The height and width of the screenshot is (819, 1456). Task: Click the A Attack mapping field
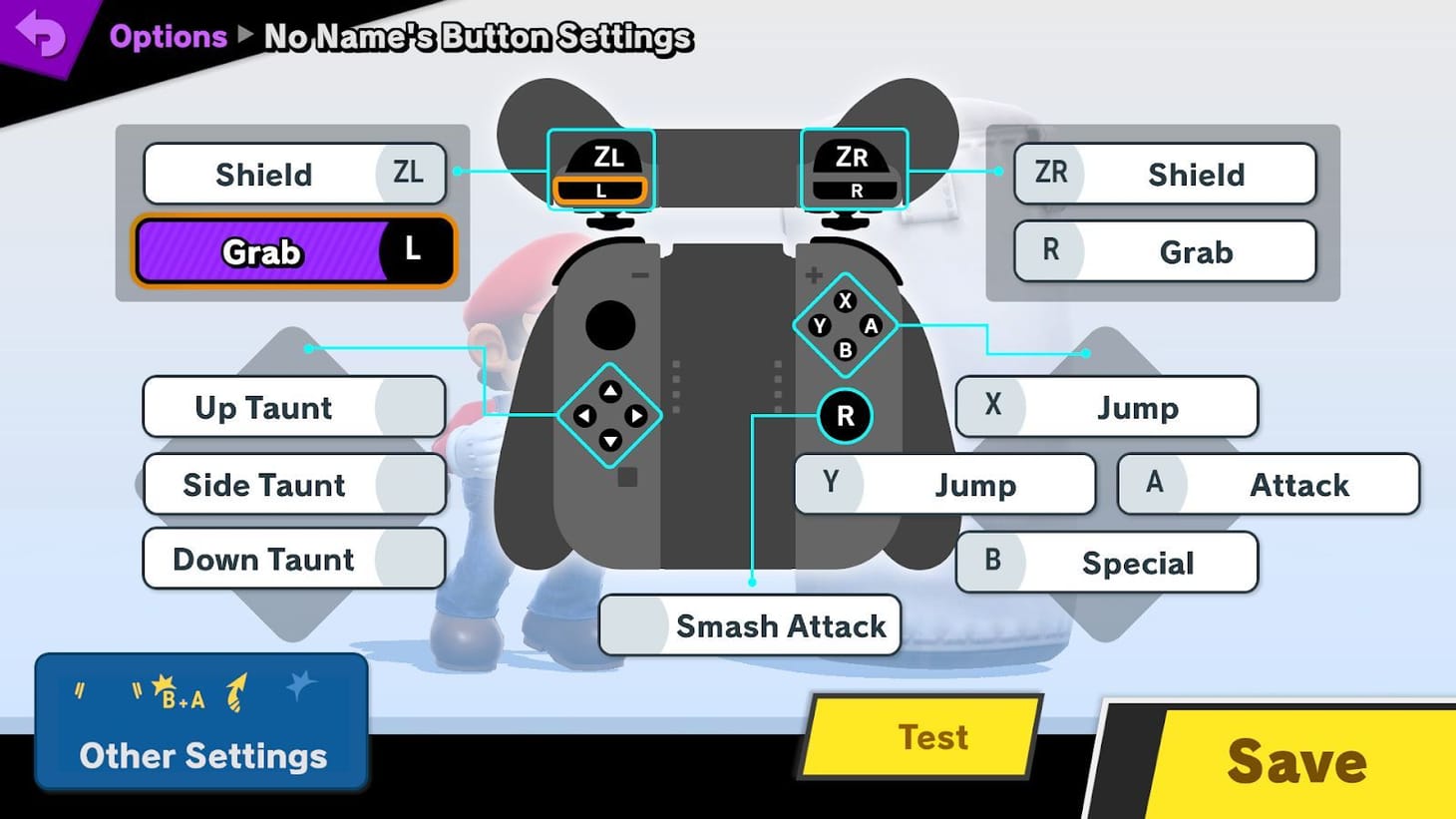(1268, 485)
